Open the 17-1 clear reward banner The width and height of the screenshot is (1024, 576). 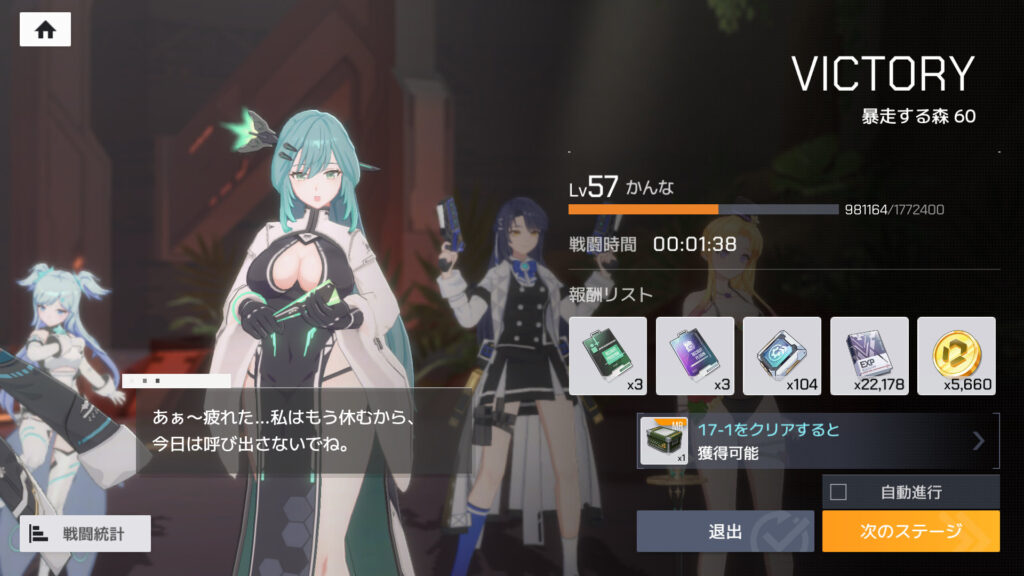pos(817,440)
